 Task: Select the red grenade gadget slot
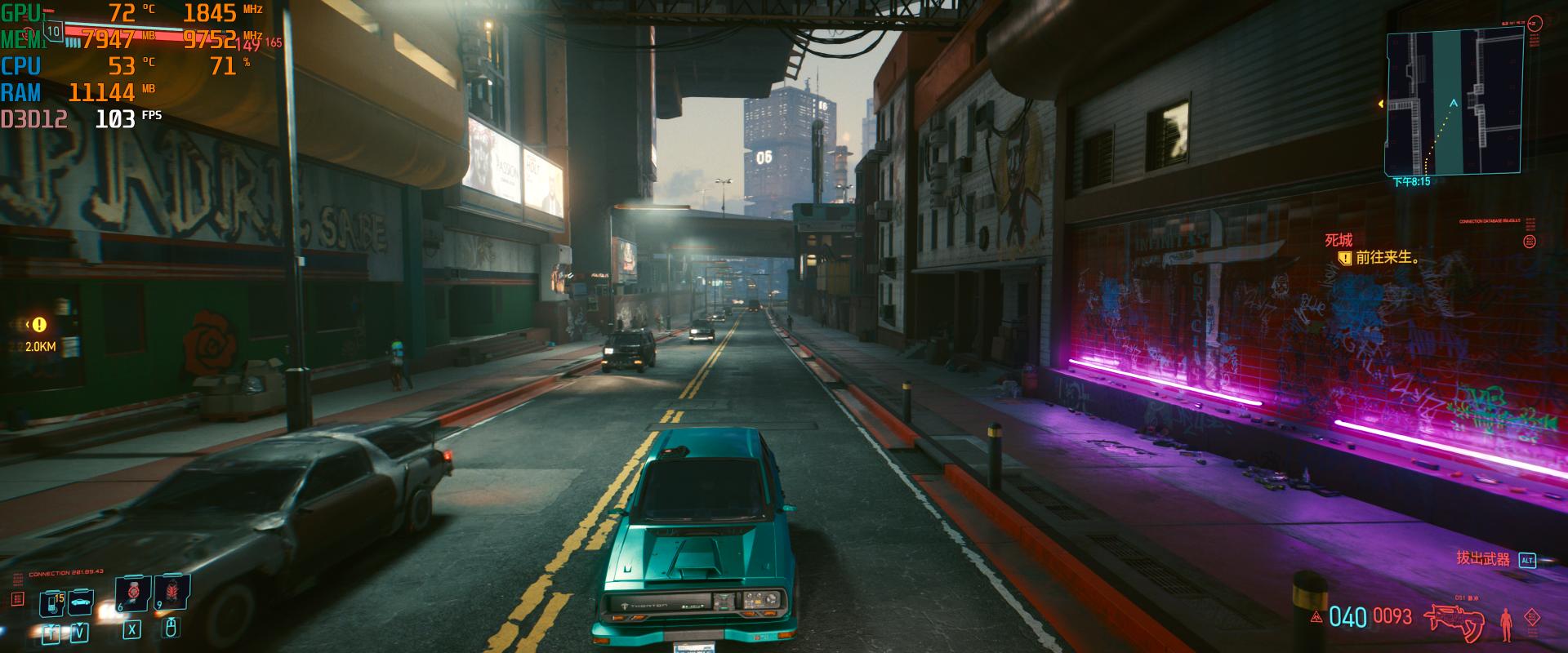pyautogui.click(x=172, y=592)
